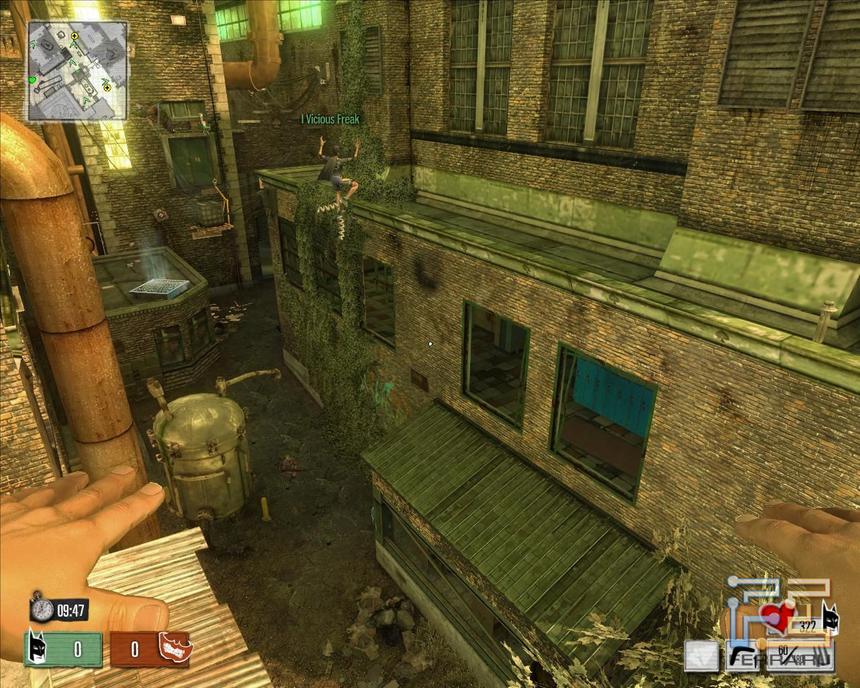Image resolution: width=860 pixels, height=688 pixels.
Task: Click the red heart health icon
Action: (777, 614)
